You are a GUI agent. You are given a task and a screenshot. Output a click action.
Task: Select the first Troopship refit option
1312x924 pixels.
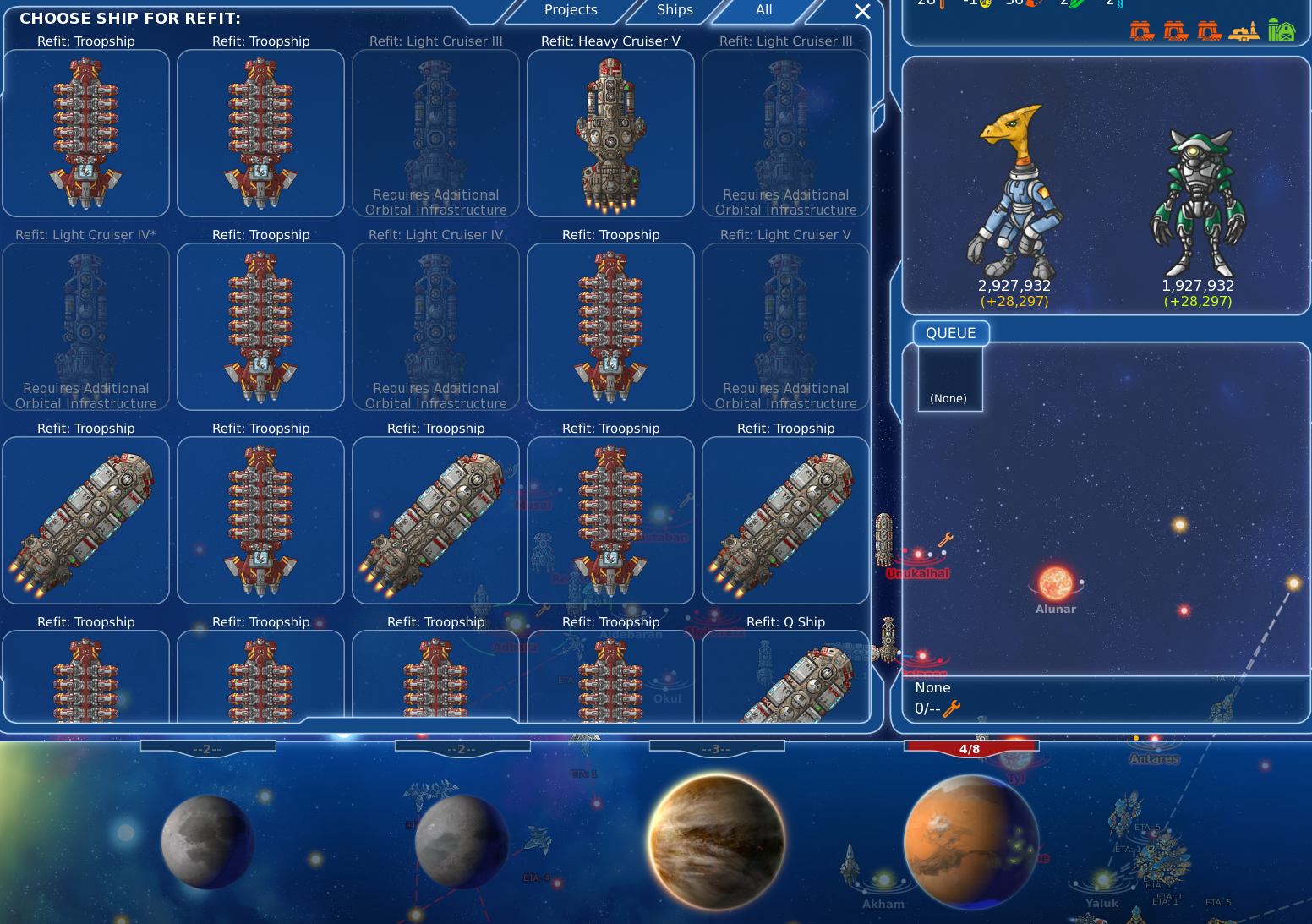(85, 134)
